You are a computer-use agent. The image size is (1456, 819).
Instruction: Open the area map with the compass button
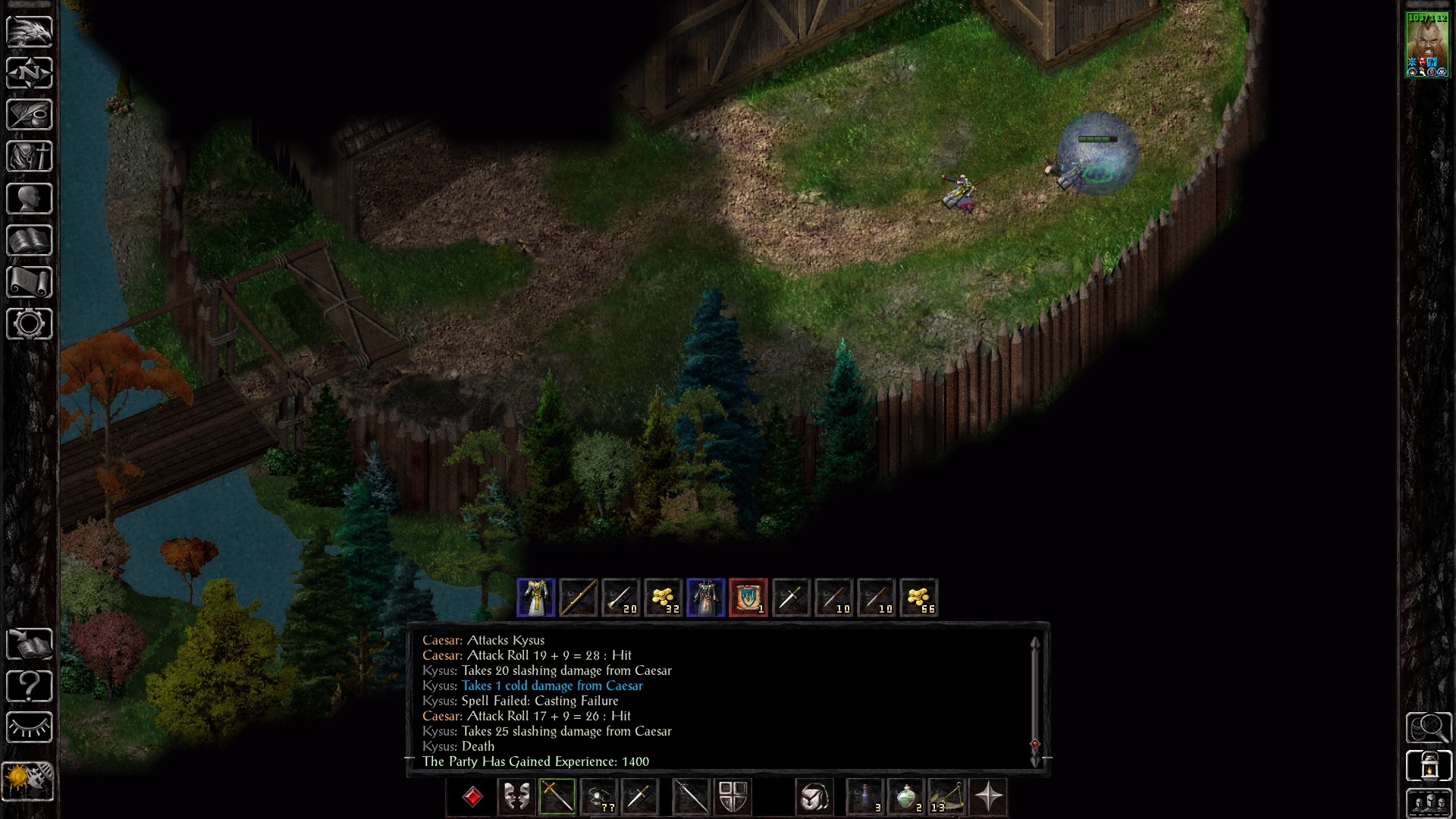click(x=30, y=73)
